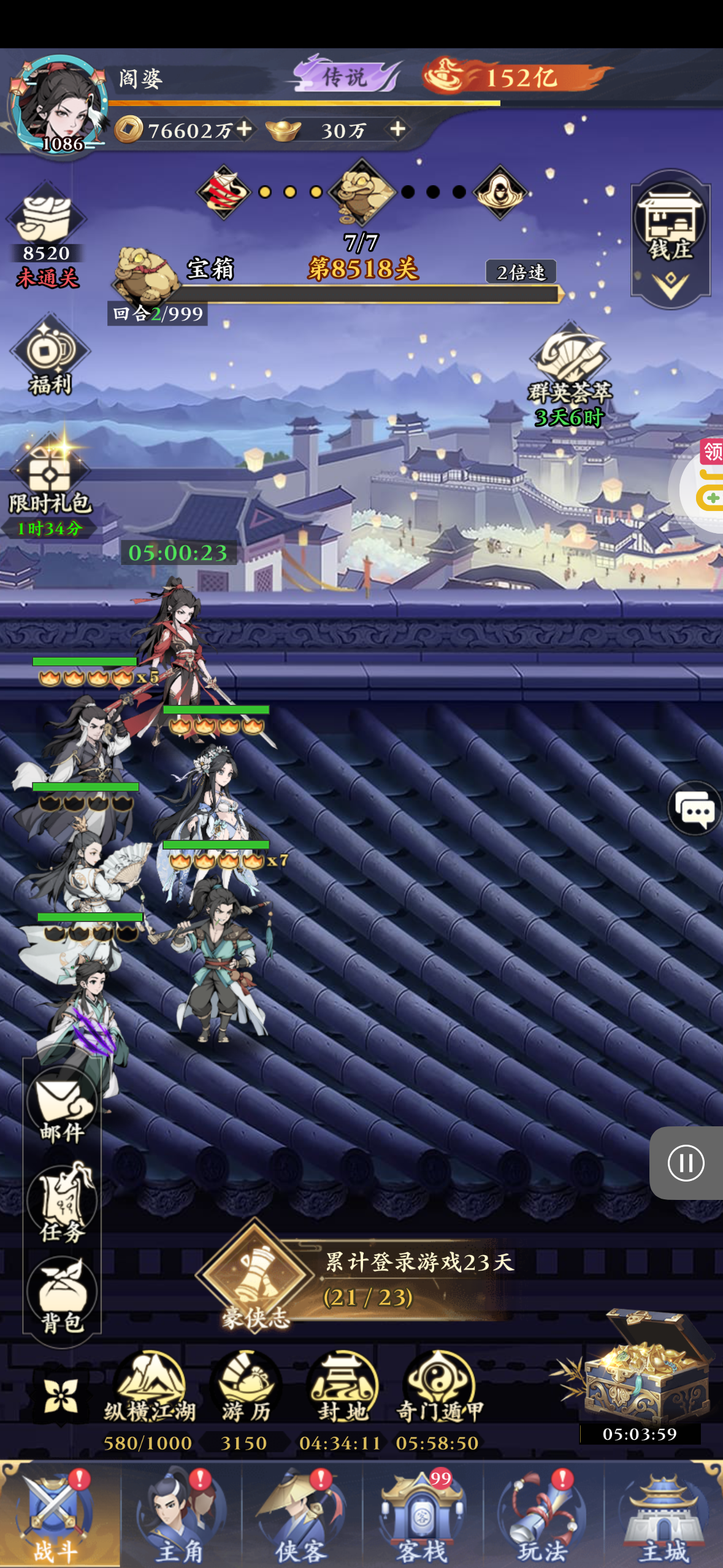Add more copper coins with plus

pyautogui.click(x=245, y=129)
